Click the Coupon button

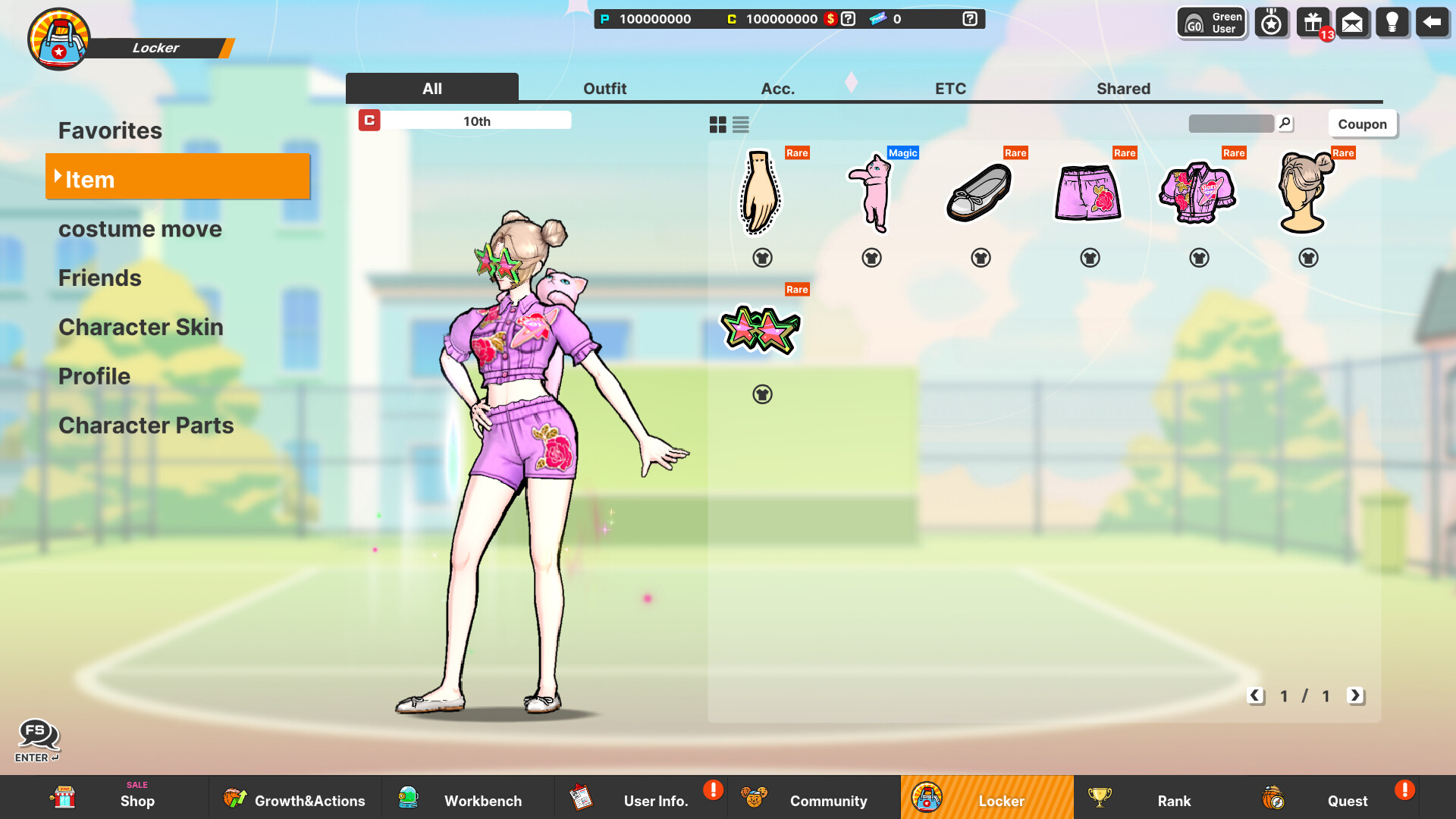click(x=1362, y=124)
